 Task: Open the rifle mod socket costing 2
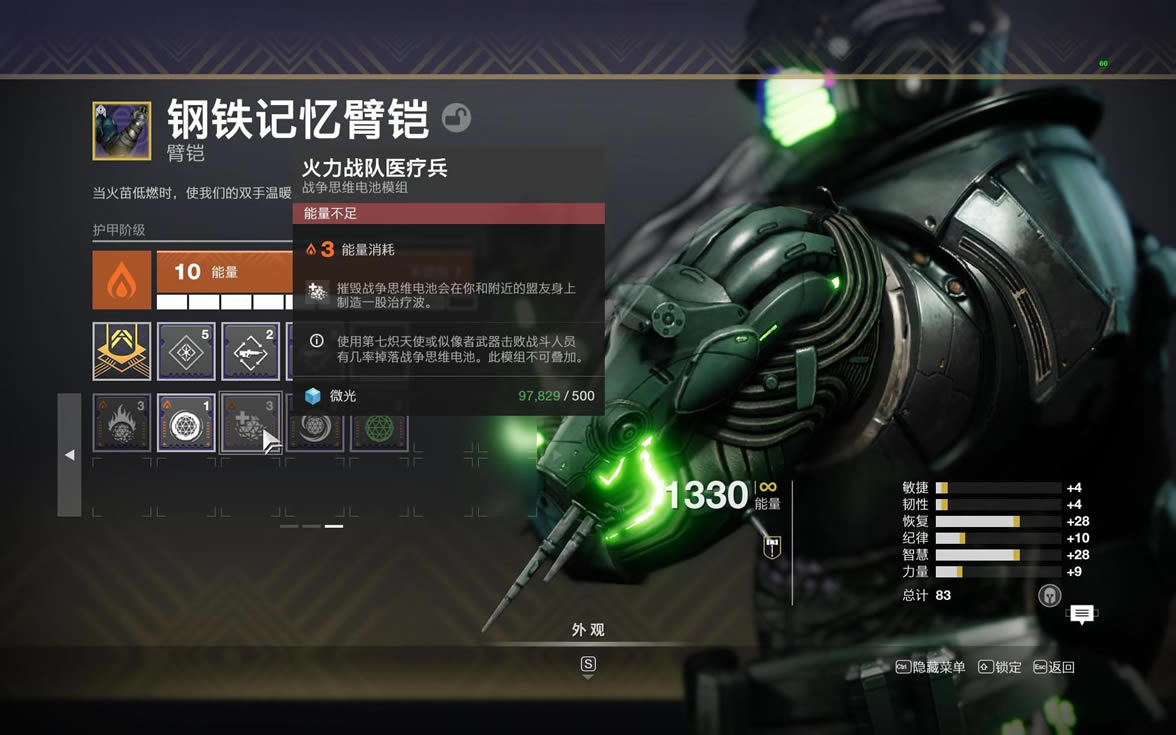pos(250,351)
